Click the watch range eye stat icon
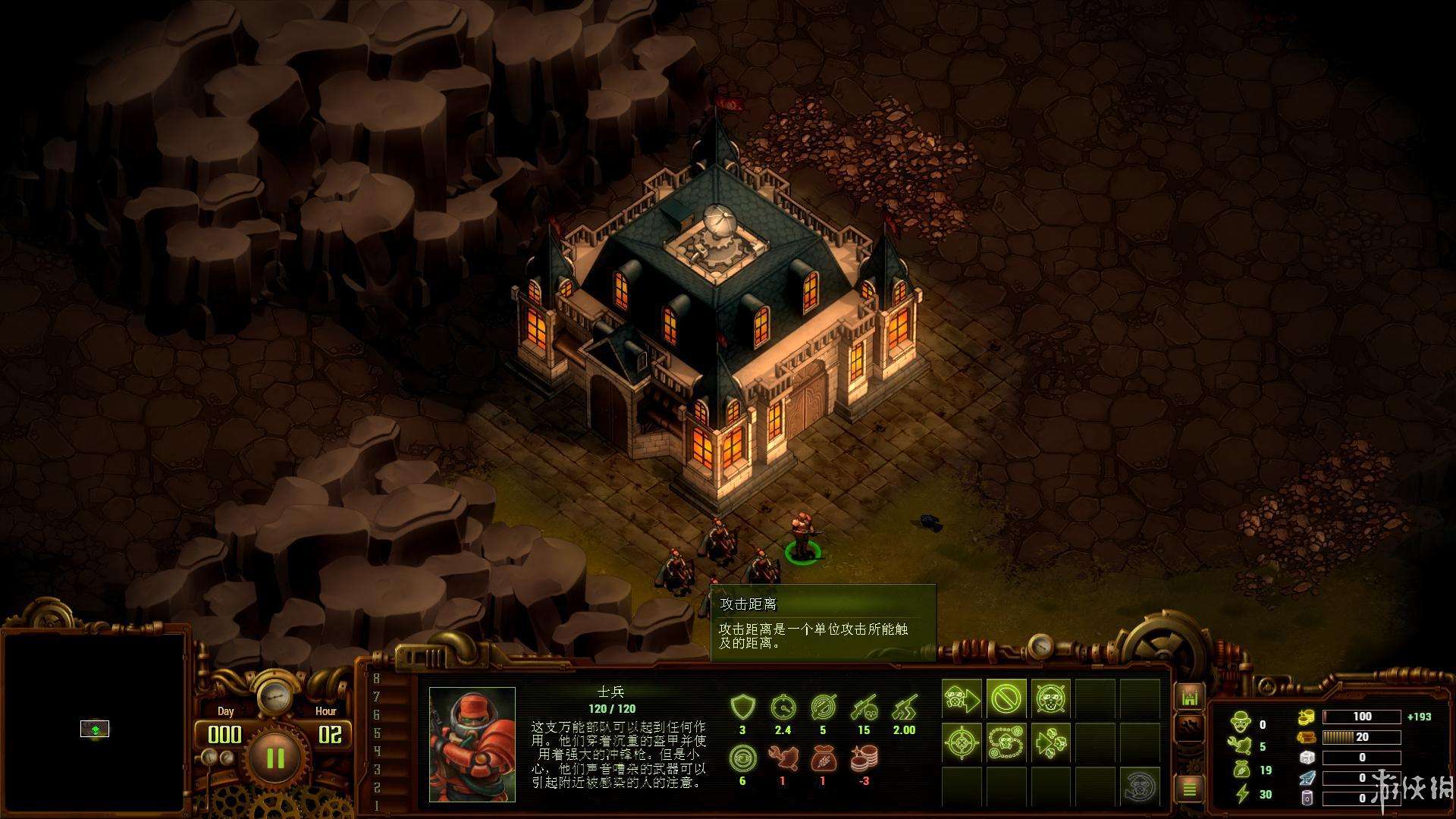 pos(742,758)
